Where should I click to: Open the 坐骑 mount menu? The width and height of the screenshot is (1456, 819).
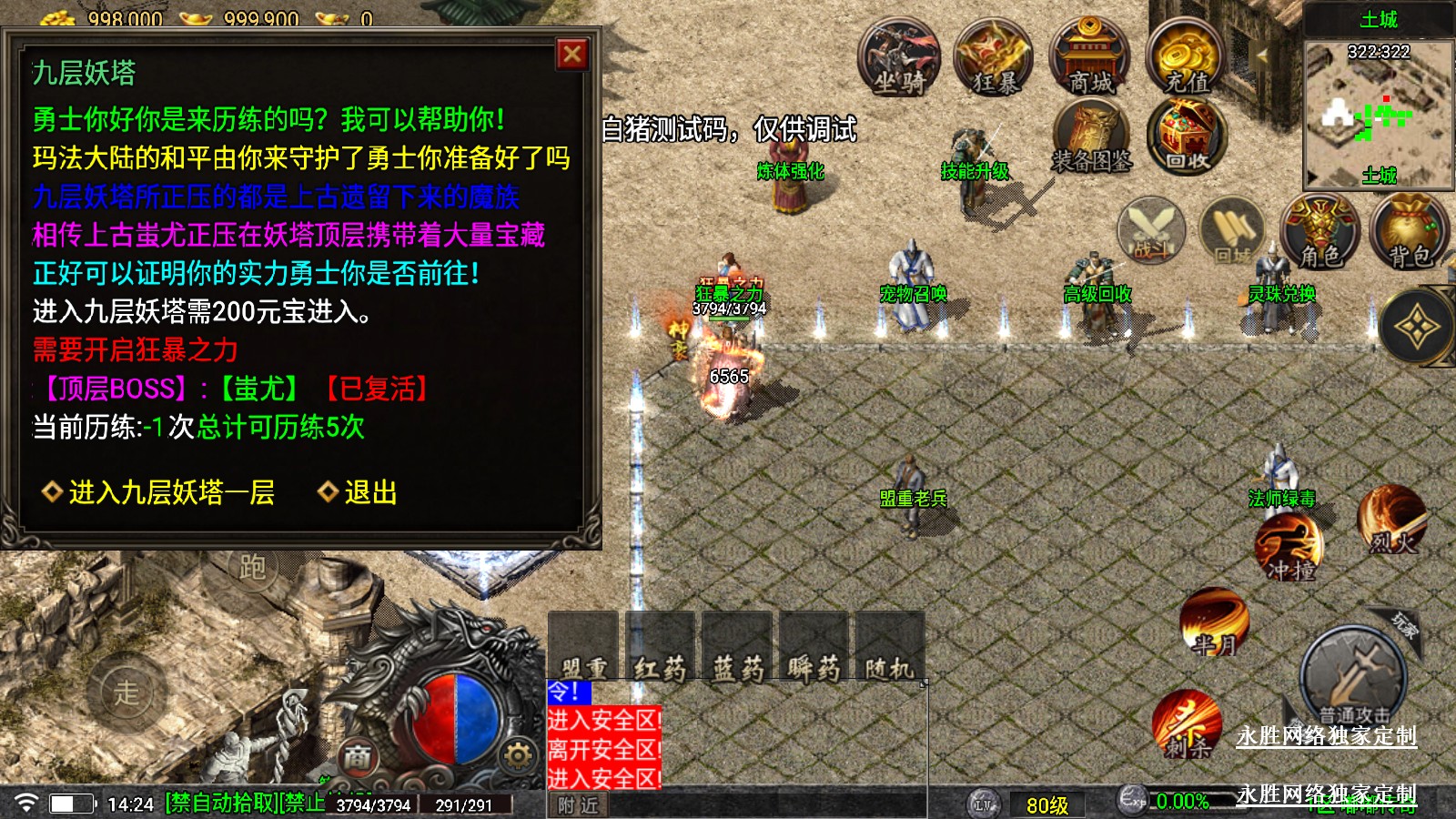click(x=899, y=59)
